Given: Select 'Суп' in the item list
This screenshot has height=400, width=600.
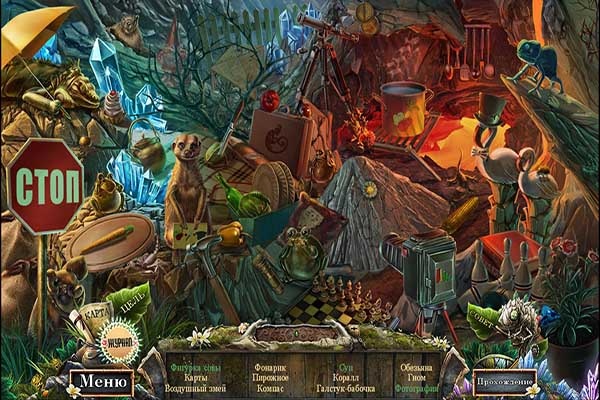Looking at the screenshot, I should 345,366.
